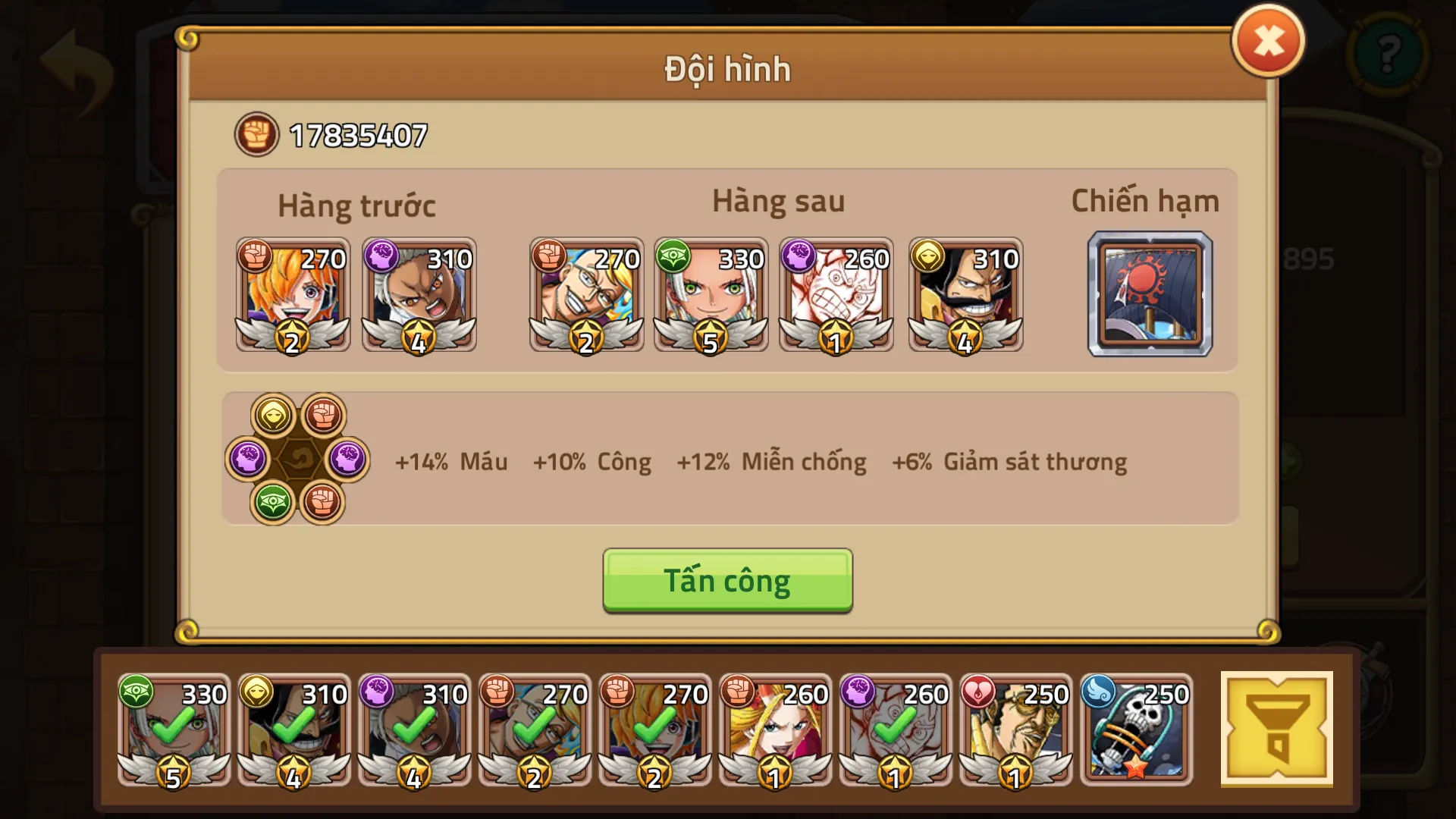Select the warship under "Chiến hạm"
Image resolution: width=1456 pixels, height=819 pixels.
(1150, 294)
